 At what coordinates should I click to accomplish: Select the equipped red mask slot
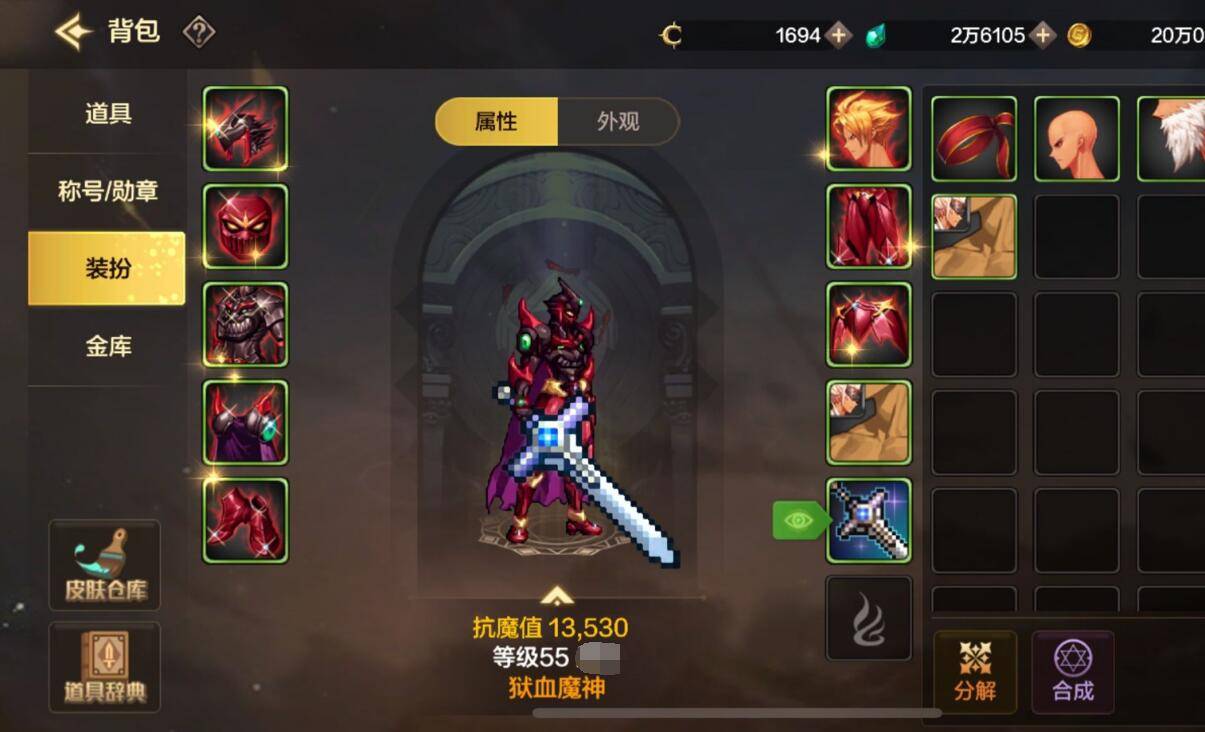tap(245, 226)
